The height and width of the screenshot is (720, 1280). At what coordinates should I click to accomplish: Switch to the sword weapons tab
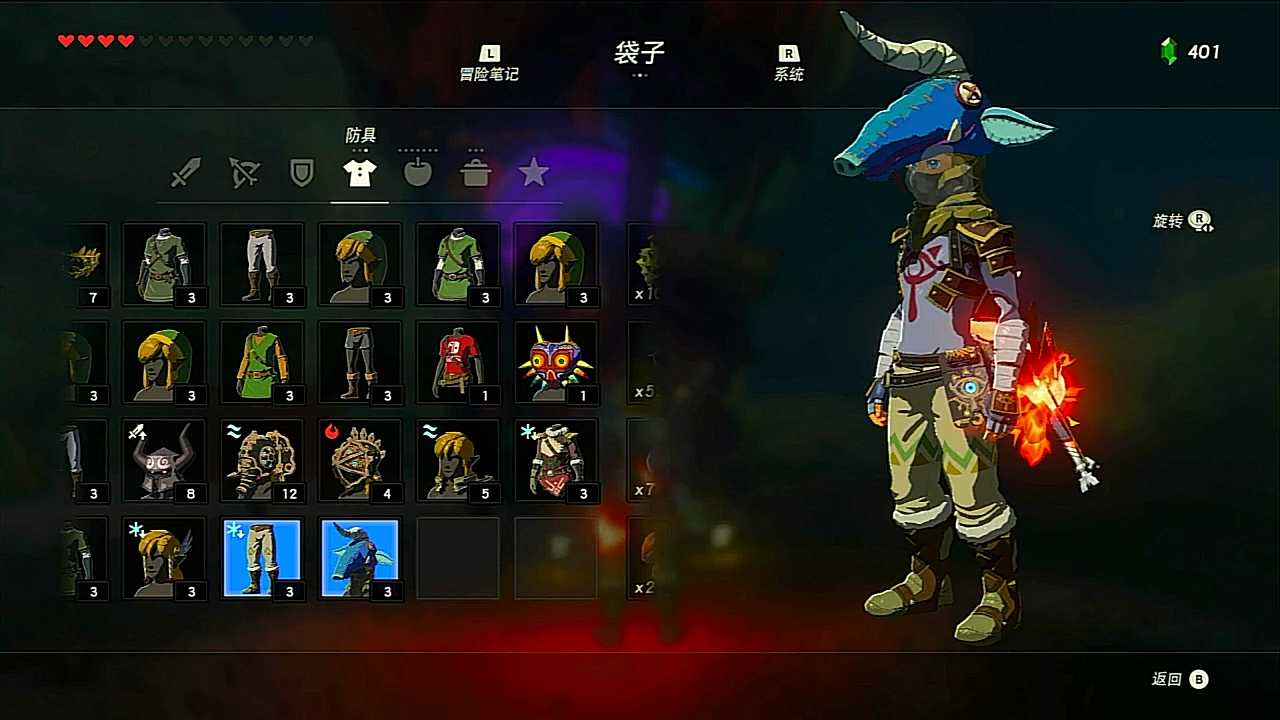click(185, 174)
